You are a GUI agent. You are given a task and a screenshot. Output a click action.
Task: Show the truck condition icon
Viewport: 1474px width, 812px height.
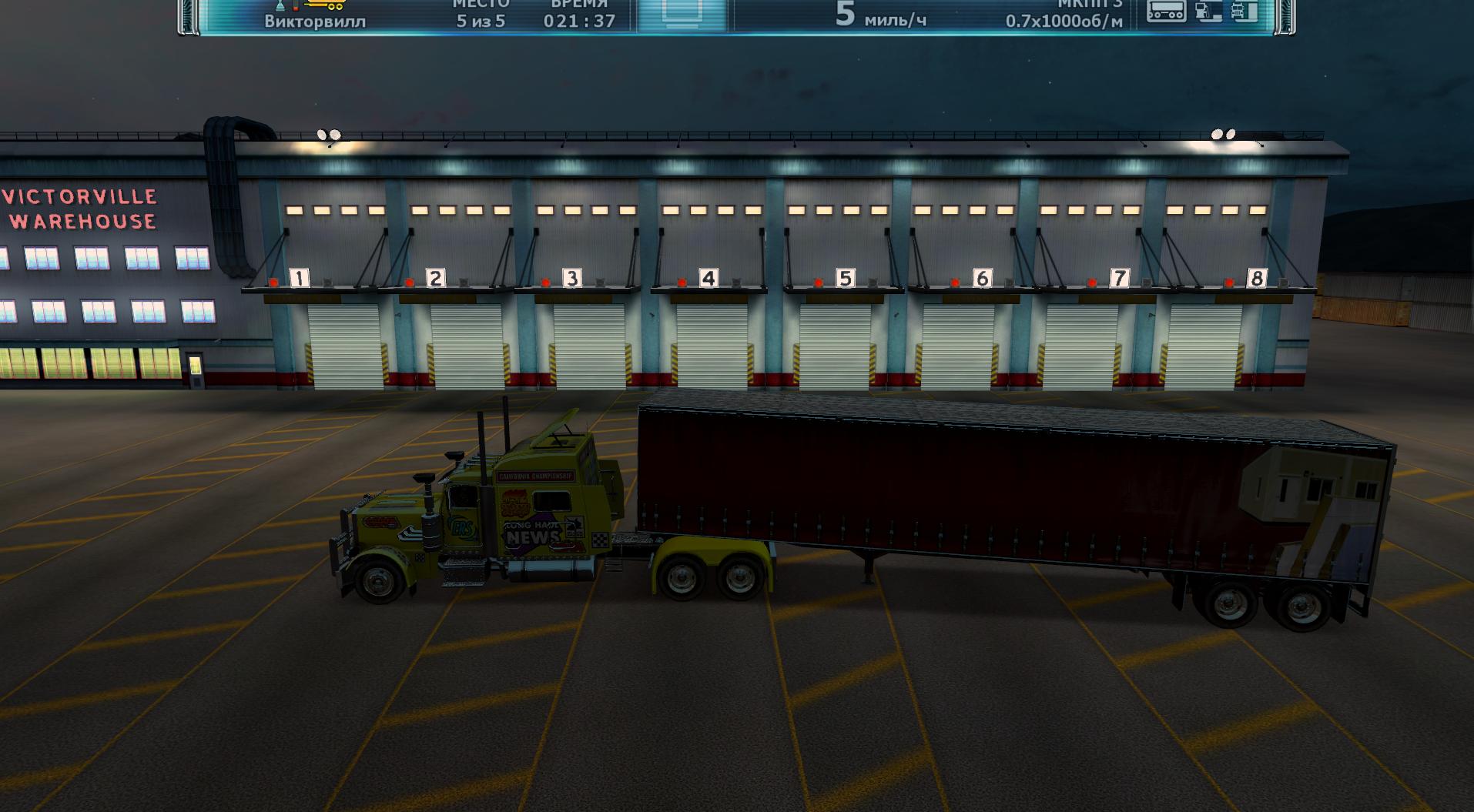click(x=1244, y=11)
